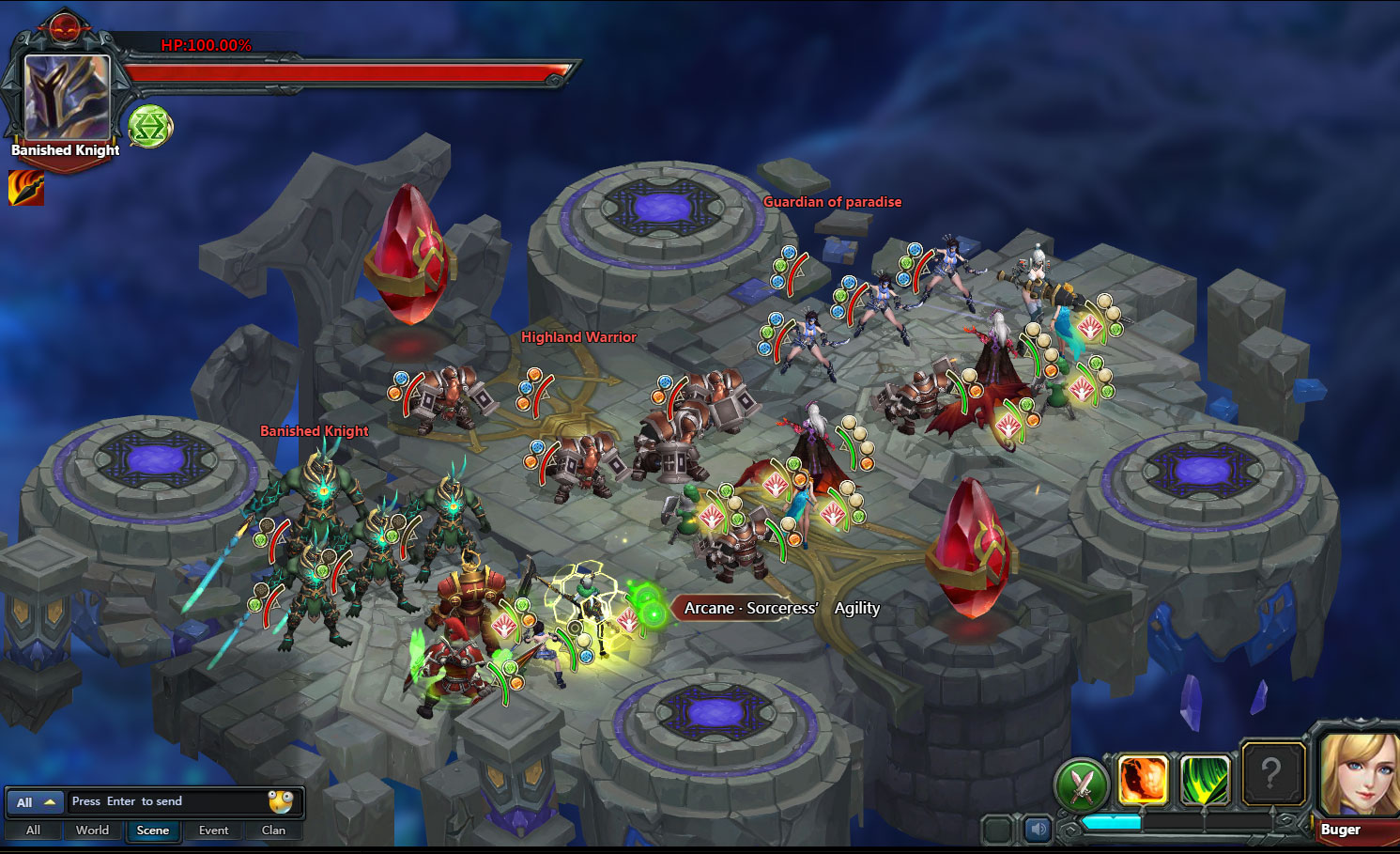The image size is (1400, 854).
Task: Focus the chat message input field
Action: point(167,801)
